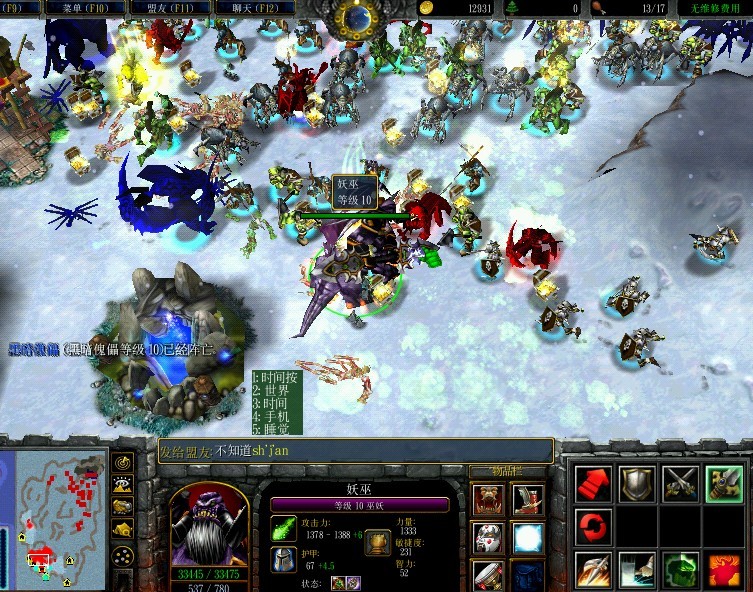Open the (F9) quests button
The width and height of the screenshot is (753, 592).
click(18, 8)
